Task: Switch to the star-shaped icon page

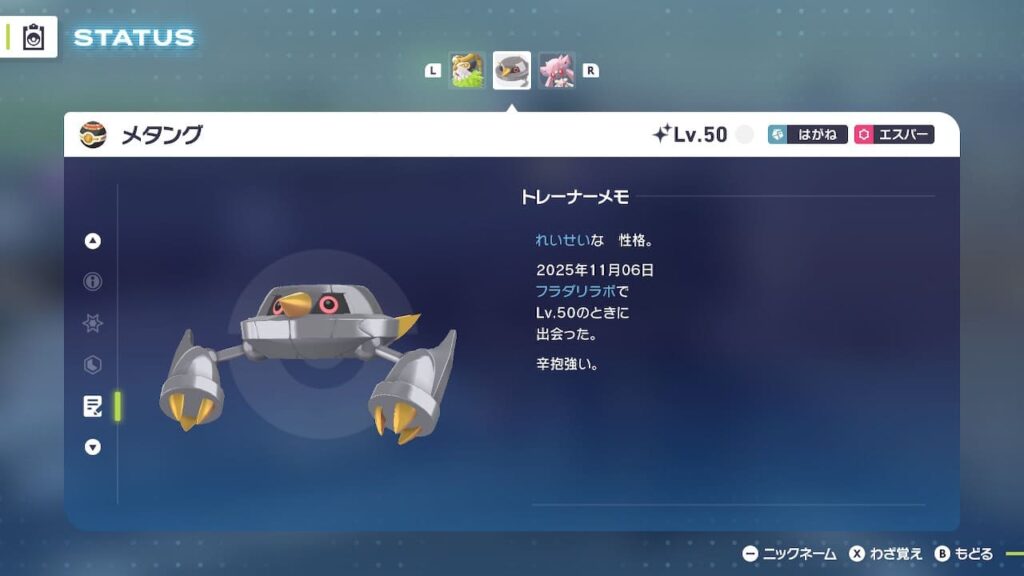Action: point(93,324)
